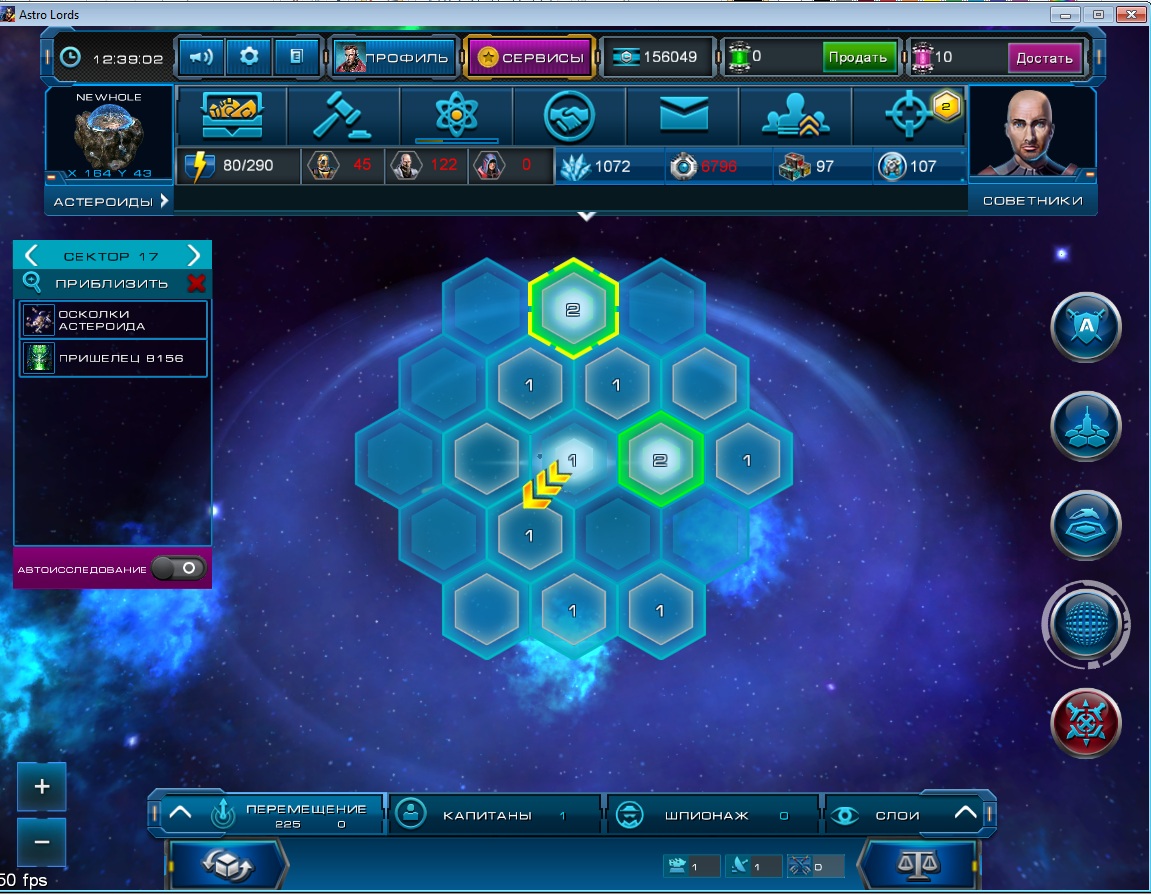Zoom in with the plus button
This screenshot has width=1151, height=895.
pos(42,787)
